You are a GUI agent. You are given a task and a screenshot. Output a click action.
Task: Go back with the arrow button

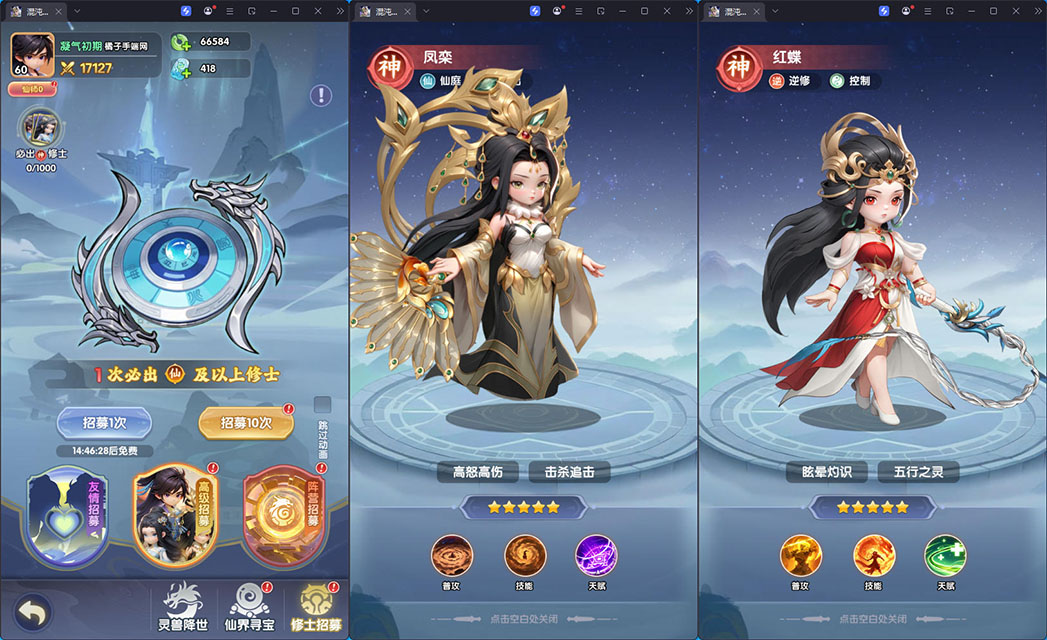33,612
